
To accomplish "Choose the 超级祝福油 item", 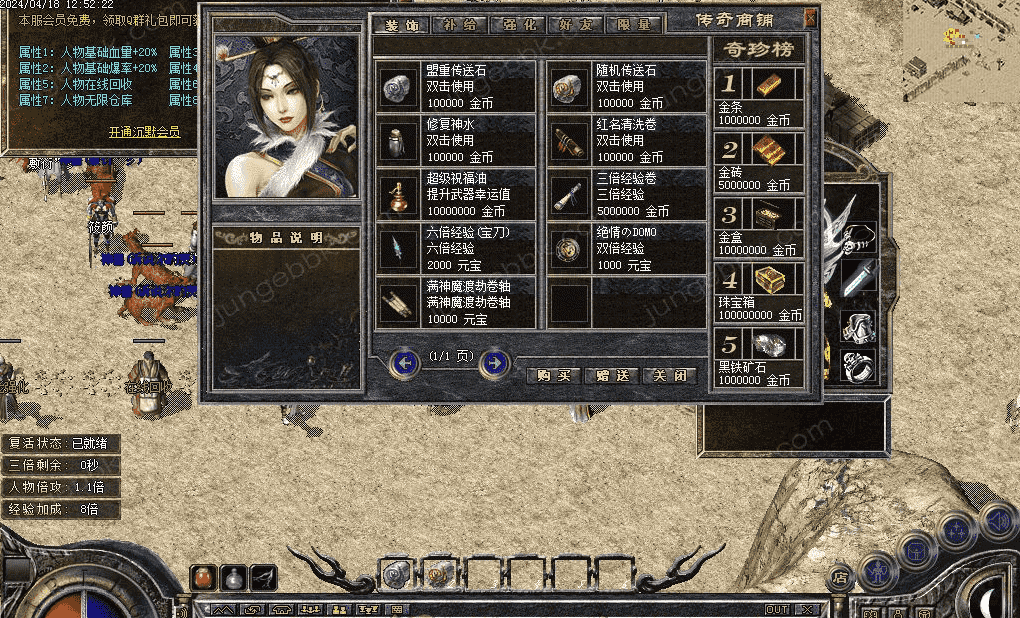I will tap(457, 195).
